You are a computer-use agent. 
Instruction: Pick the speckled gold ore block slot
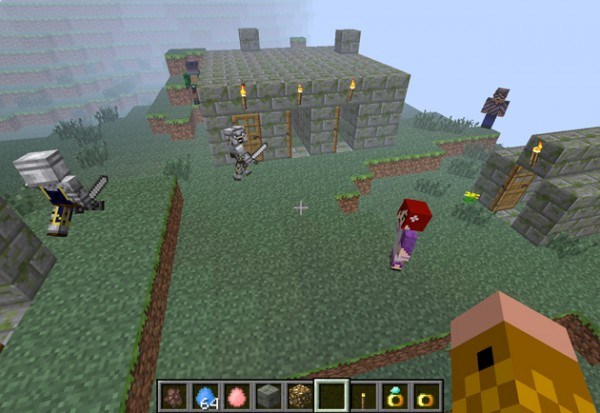(x=300, y=396)
